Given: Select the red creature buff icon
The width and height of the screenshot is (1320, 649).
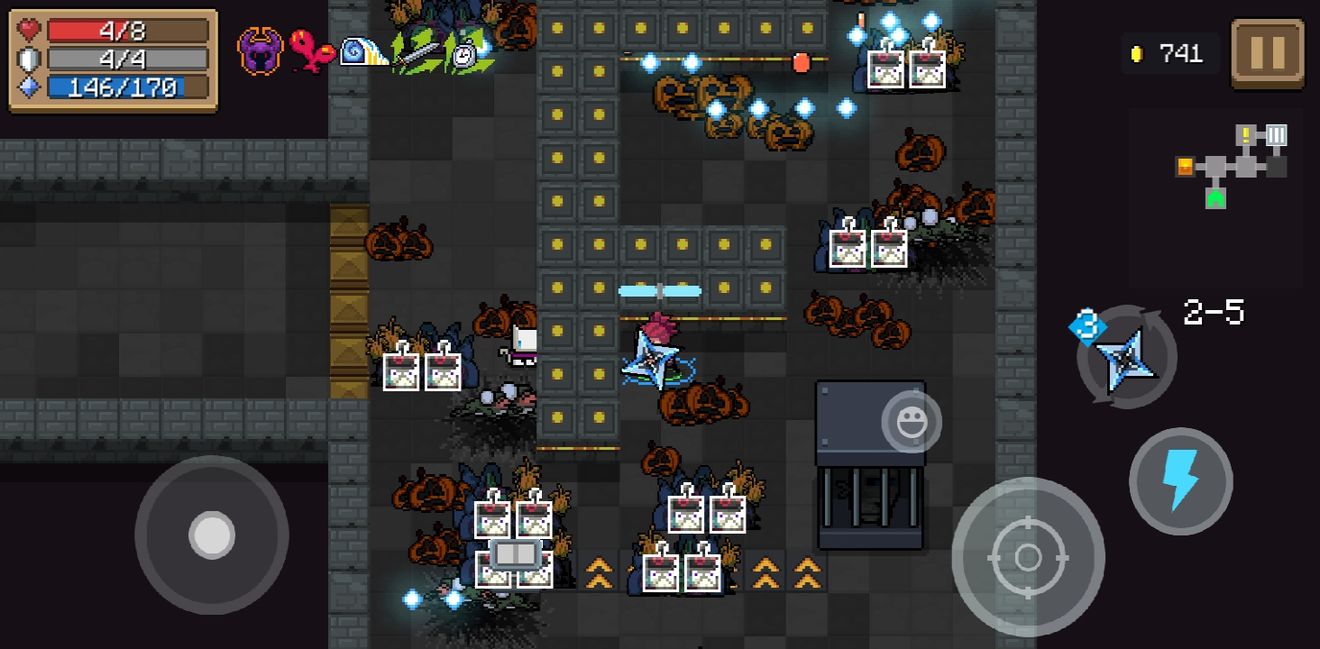Looking at the screenshot, I should [311, 51].
